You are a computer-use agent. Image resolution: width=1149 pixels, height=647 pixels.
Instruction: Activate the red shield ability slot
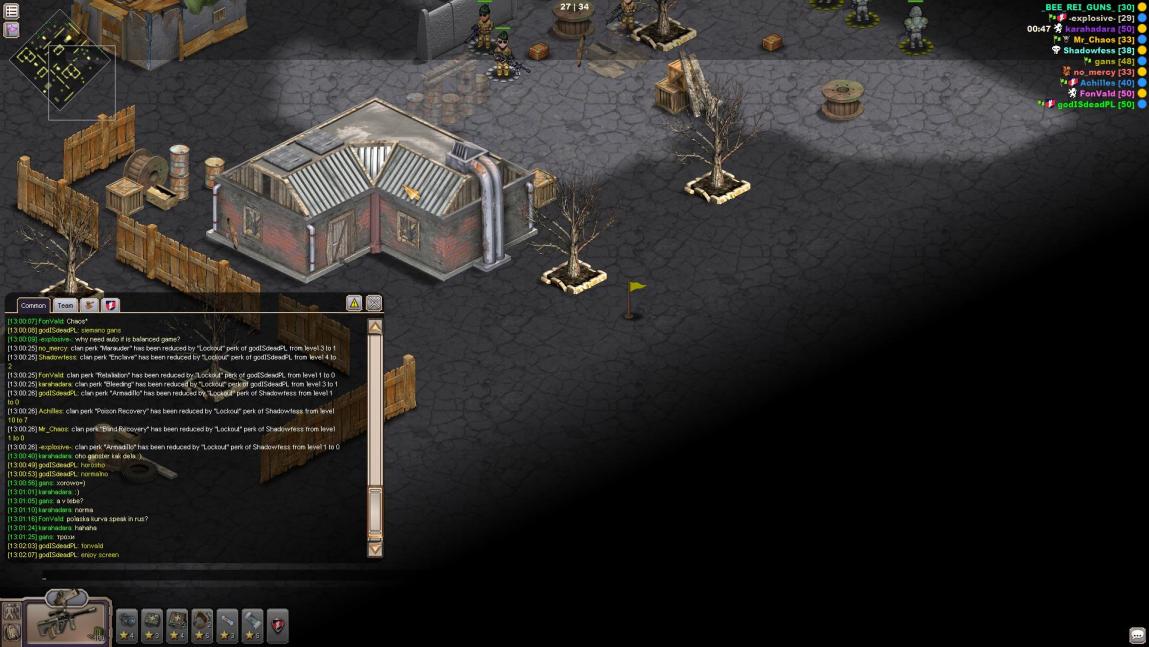[x=277, y=626]
